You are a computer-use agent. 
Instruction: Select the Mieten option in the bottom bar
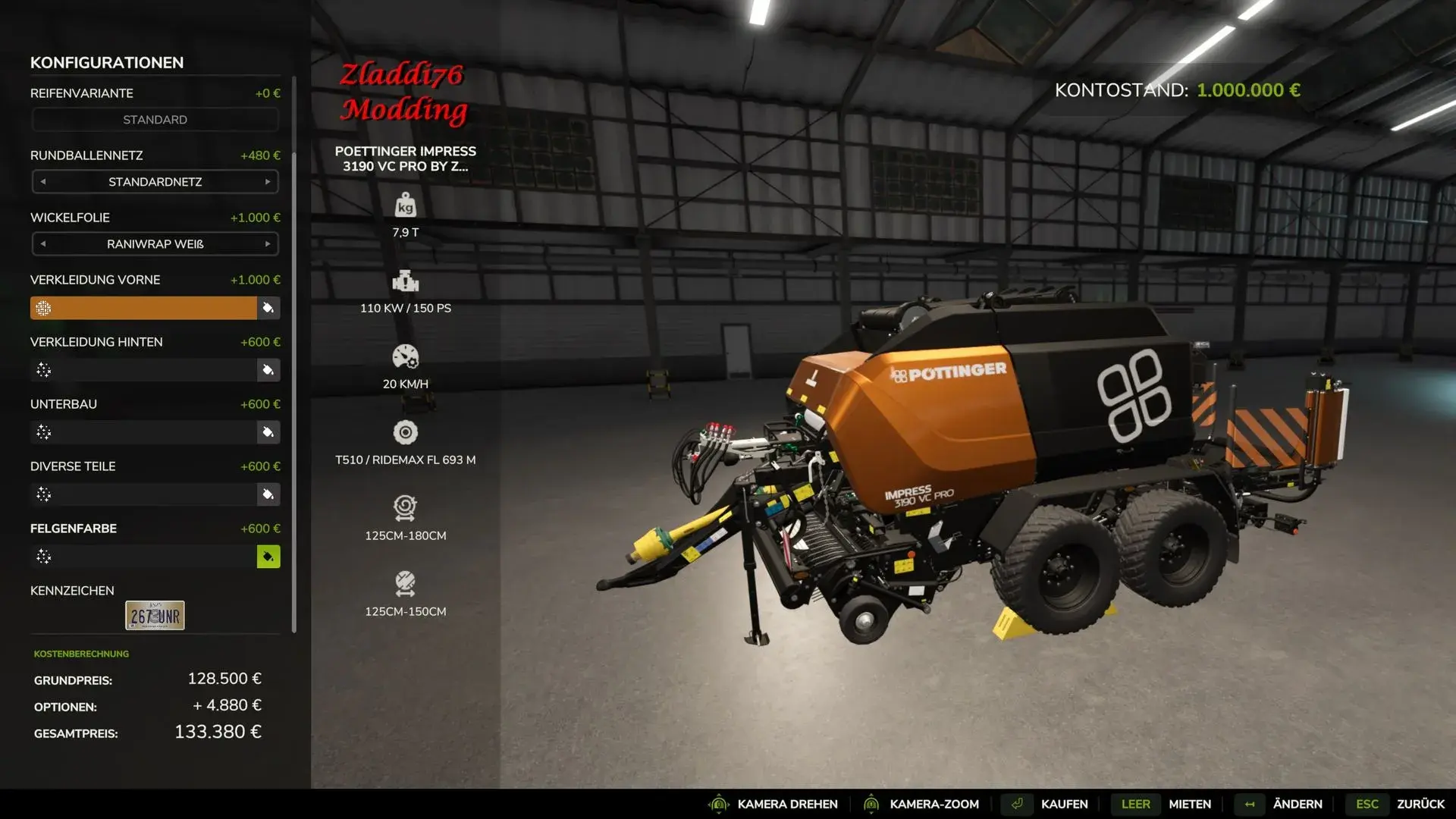click(x=1189, y=804)
